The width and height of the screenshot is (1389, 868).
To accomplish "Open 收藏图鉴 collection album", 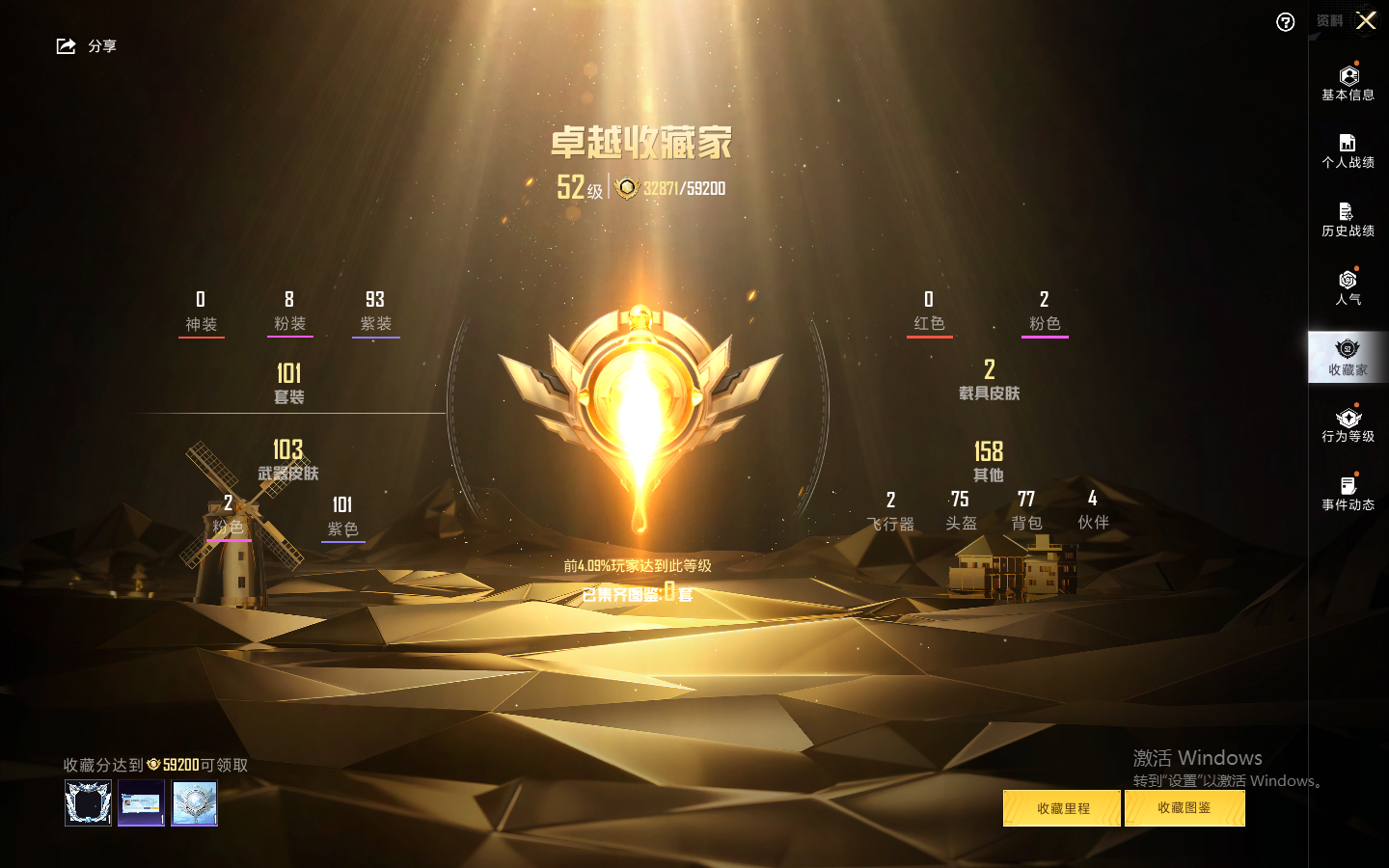I will pos(1185,808).
